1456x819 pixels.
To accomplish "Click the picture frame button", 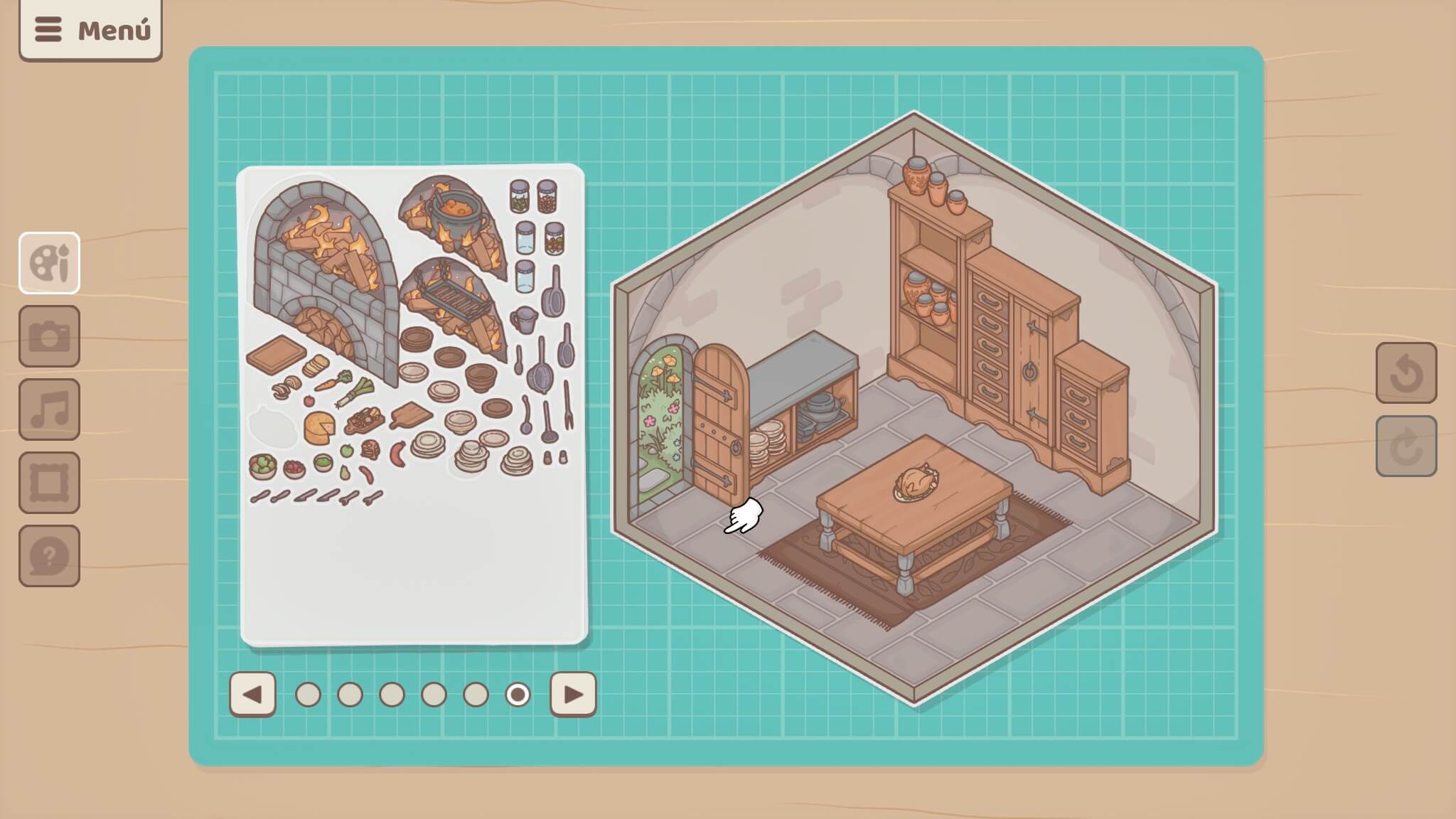I will tap(49, 483).
